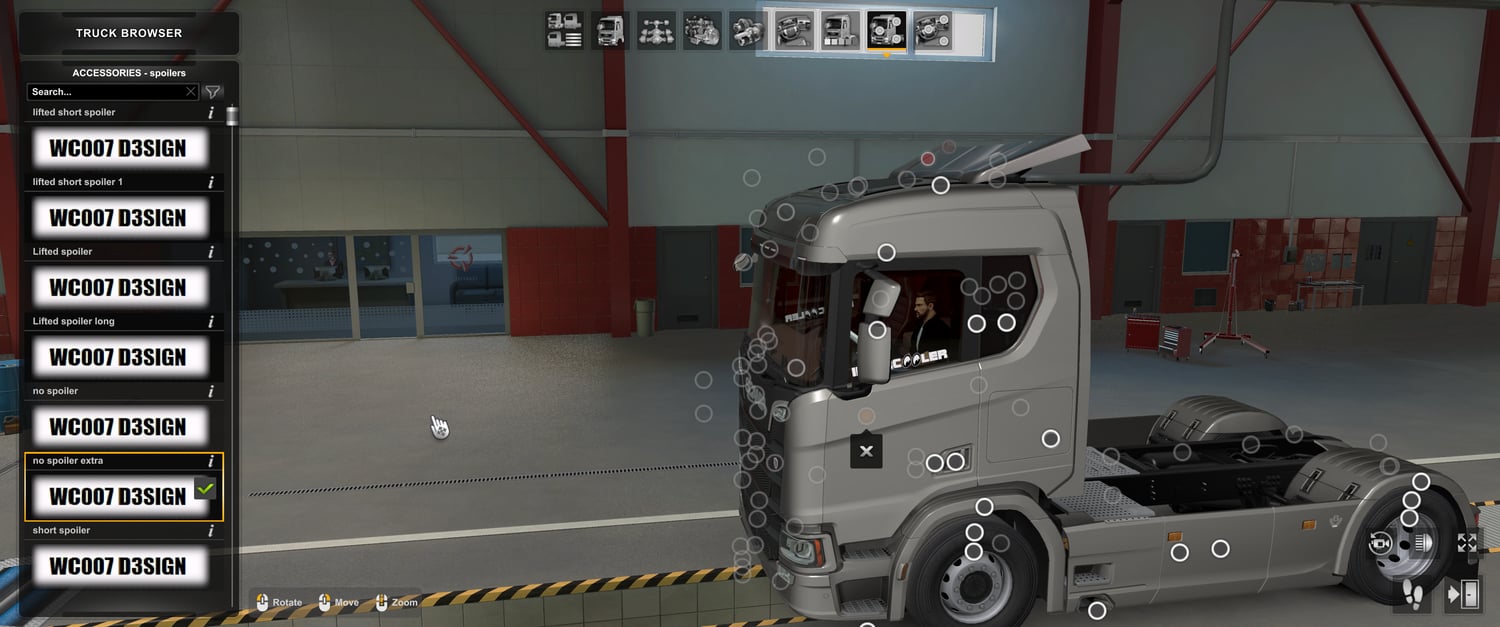1500x627 pixels.
Task: Clear the search box with the X
Action: [x=191, y=92]
